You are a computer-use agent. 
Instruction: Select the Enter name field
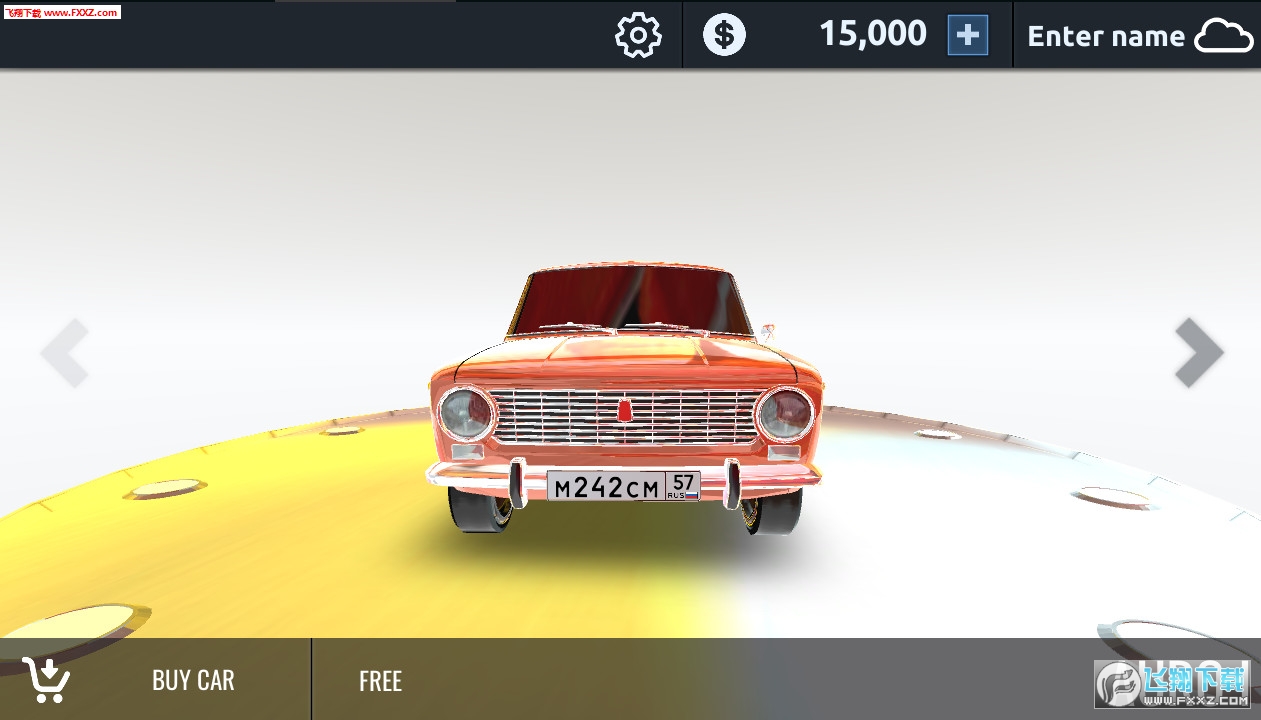(1105, 36)
